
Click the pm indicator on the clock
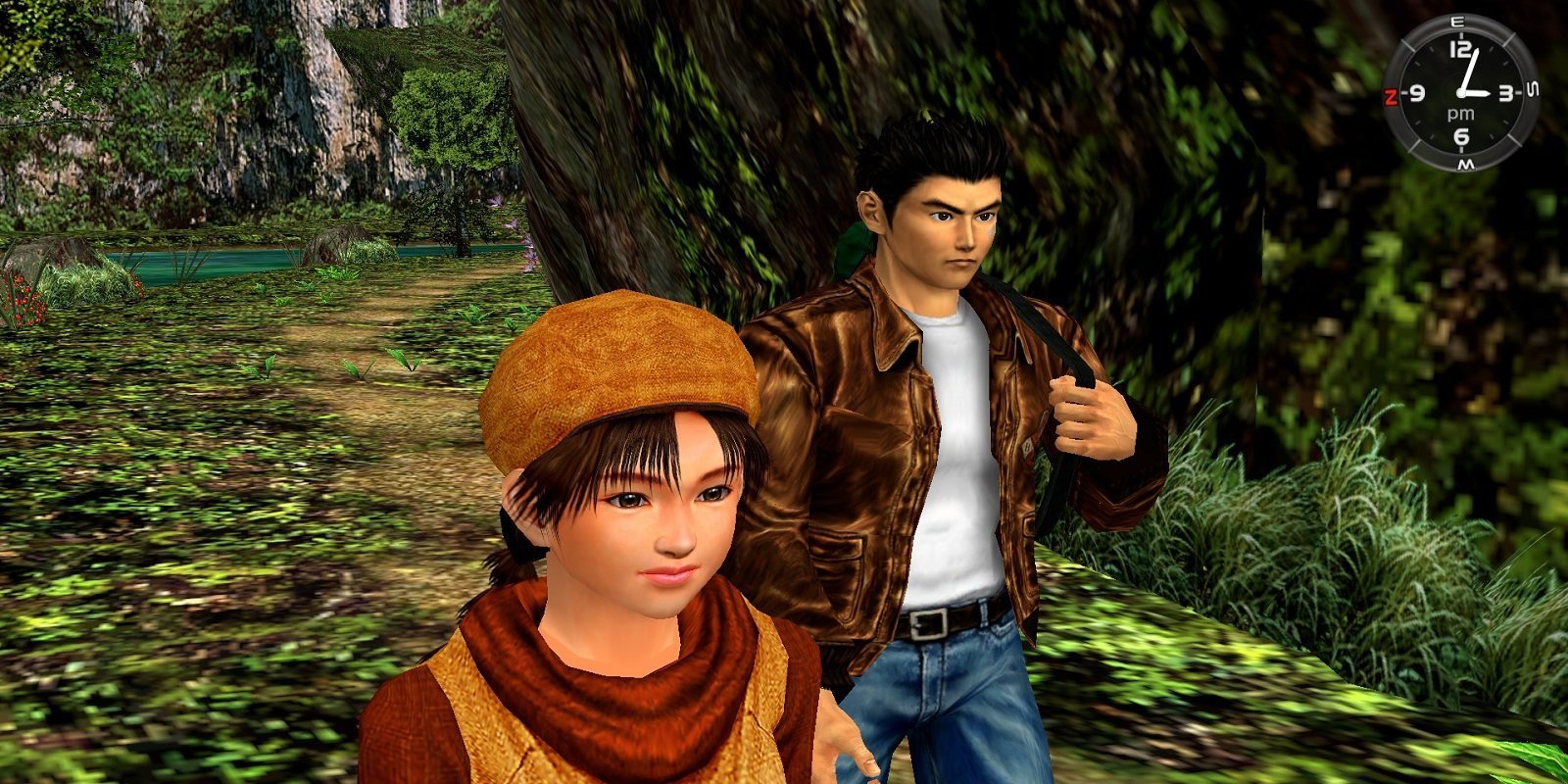pos(1461,113)
